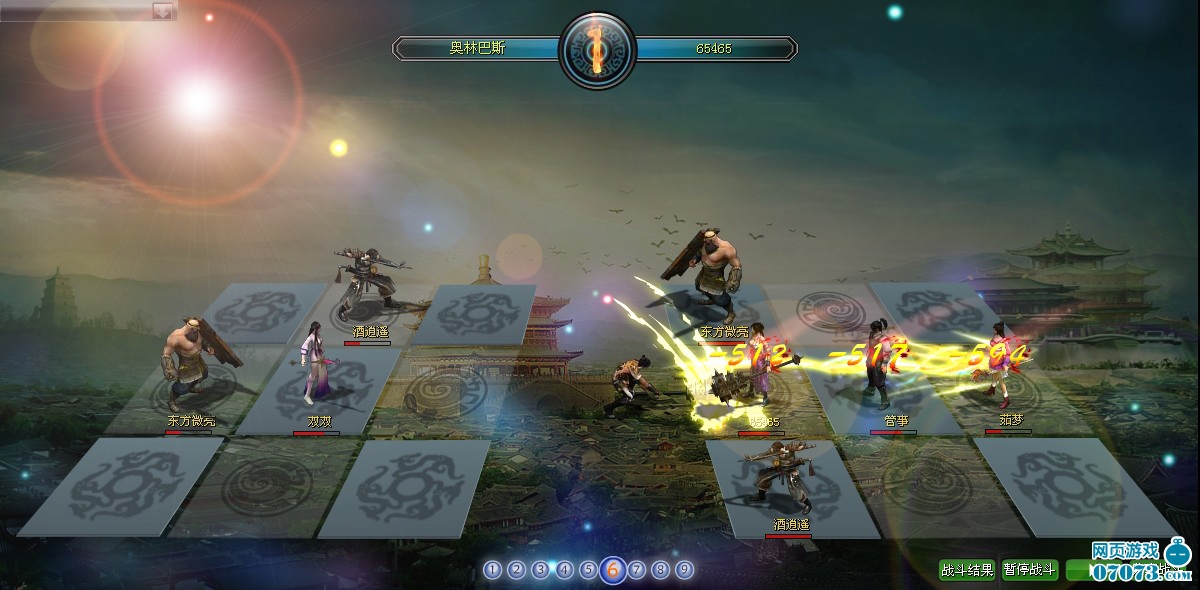Jump to round 1 marker

point(492,570)
